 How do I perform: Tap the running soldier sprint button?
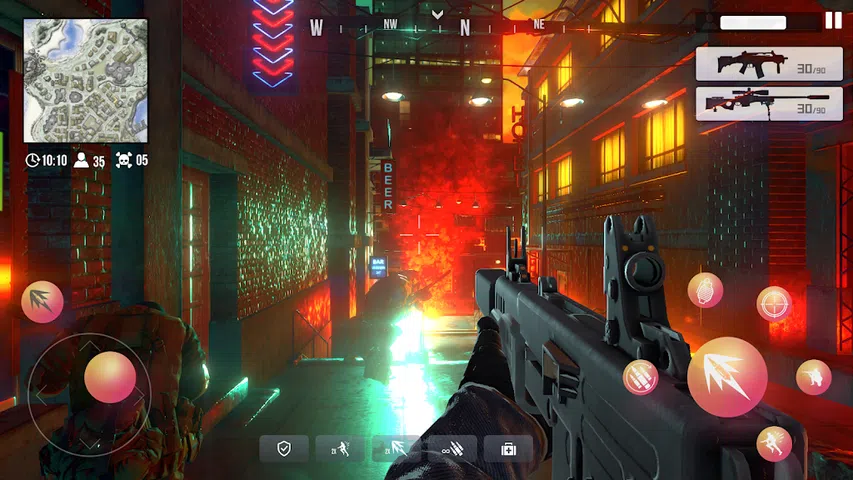(773, 443)
